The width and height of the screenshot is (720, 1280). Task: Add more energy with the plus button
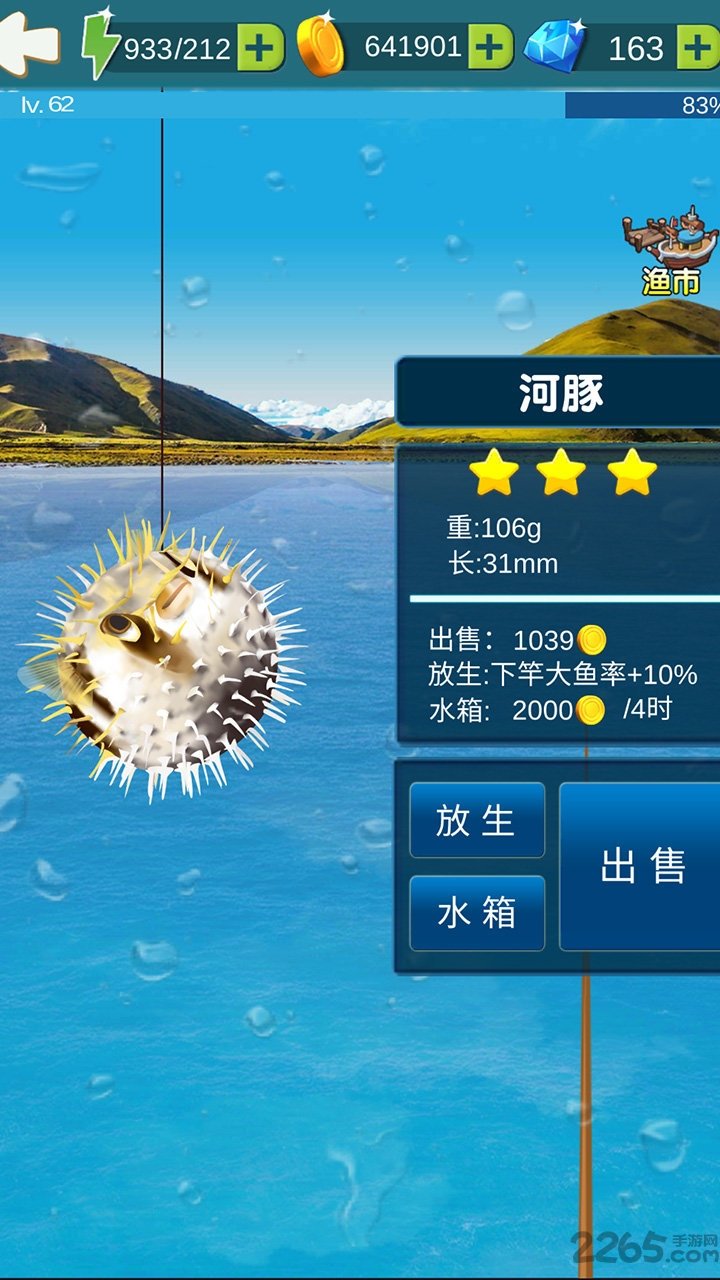pos(261,48)
